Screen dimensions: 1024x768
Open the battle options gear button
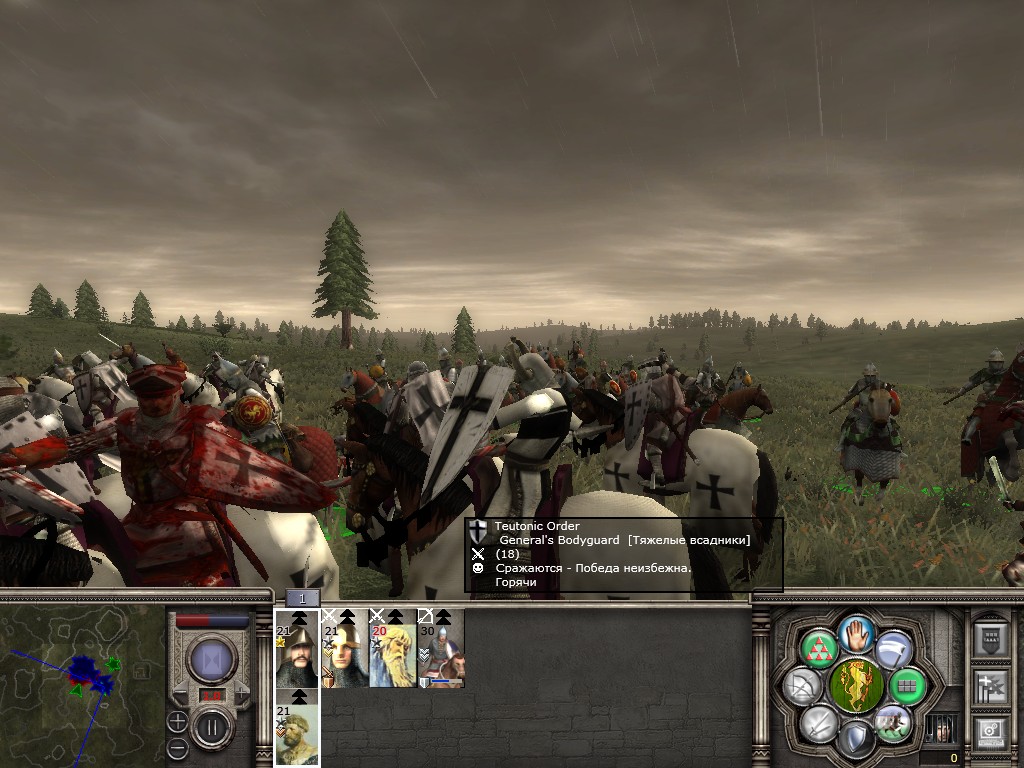pos(990,734)
